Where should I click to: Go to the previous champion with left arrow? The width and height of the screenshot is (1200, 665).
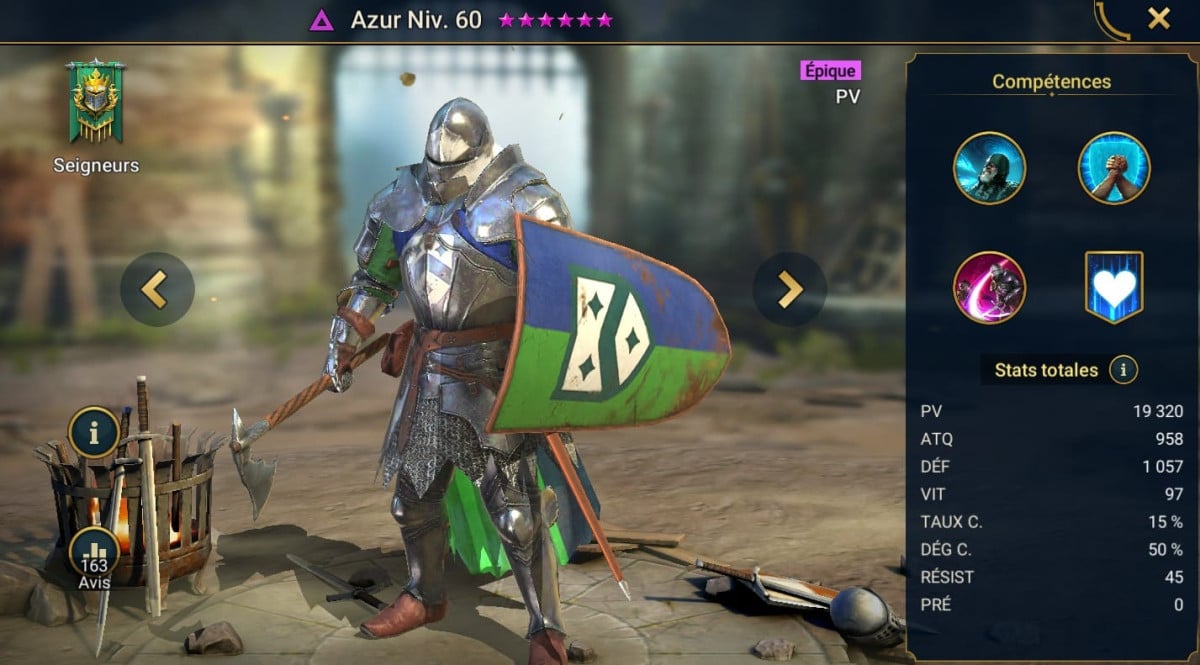click(157, 289)
